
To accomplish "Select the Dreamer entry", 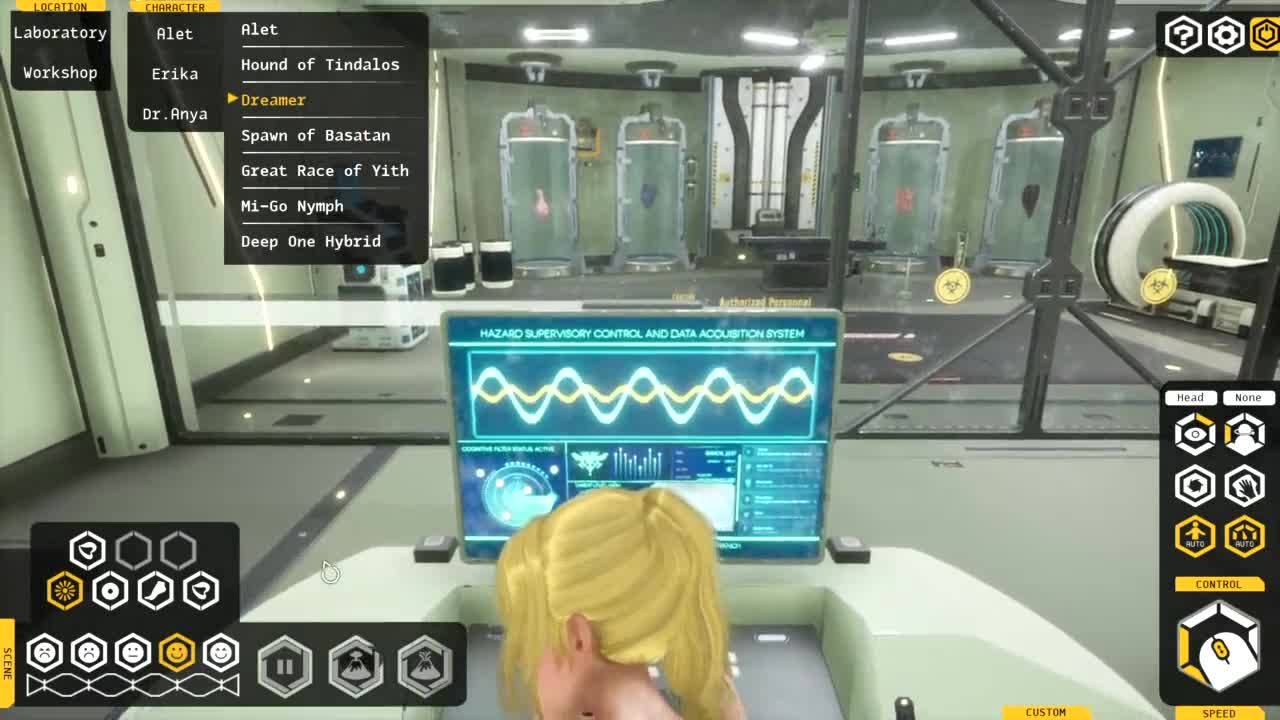I will pos(273,100).
